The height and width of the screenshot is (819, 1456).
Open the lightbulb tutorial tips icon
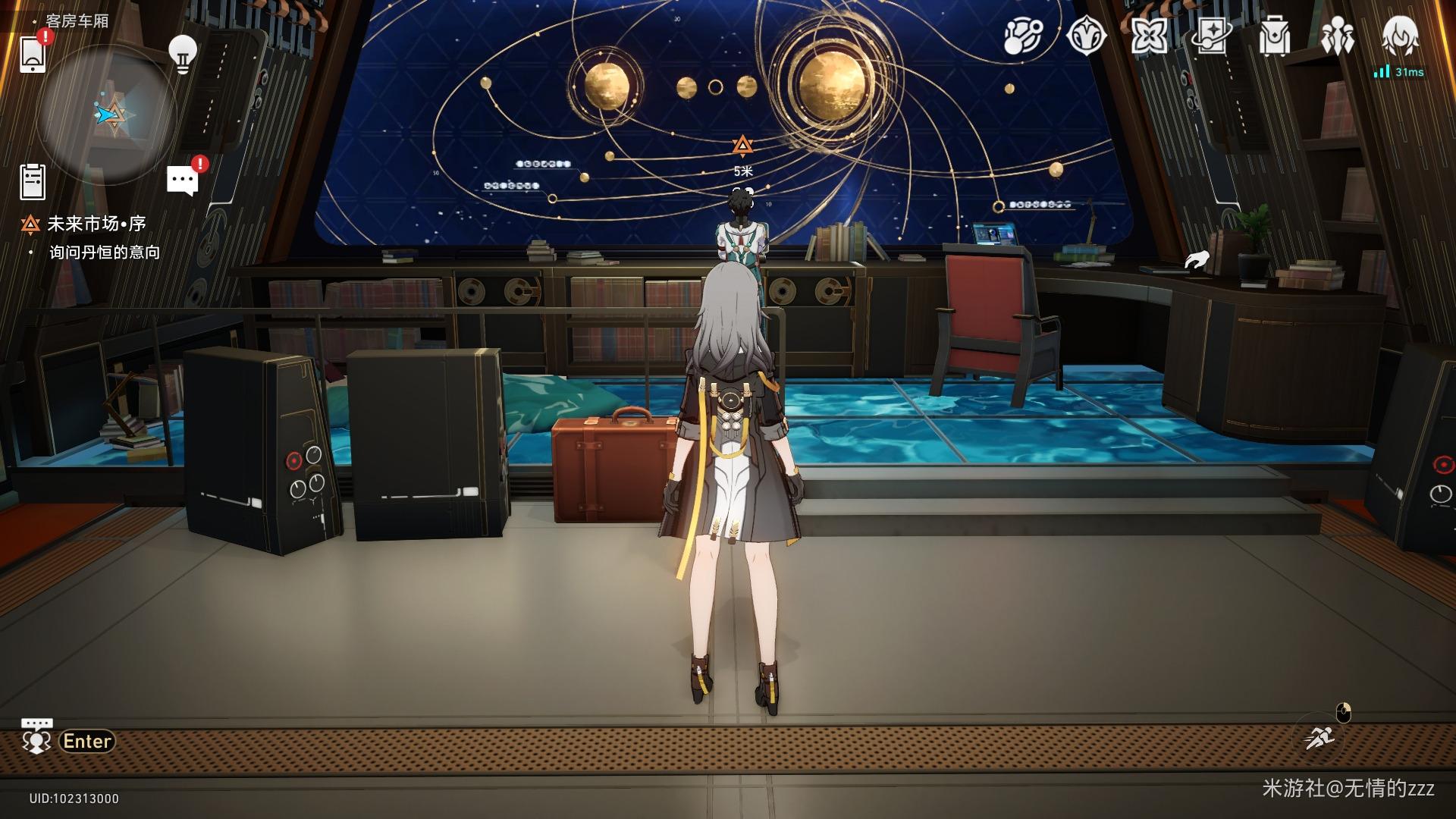point(182,53)
